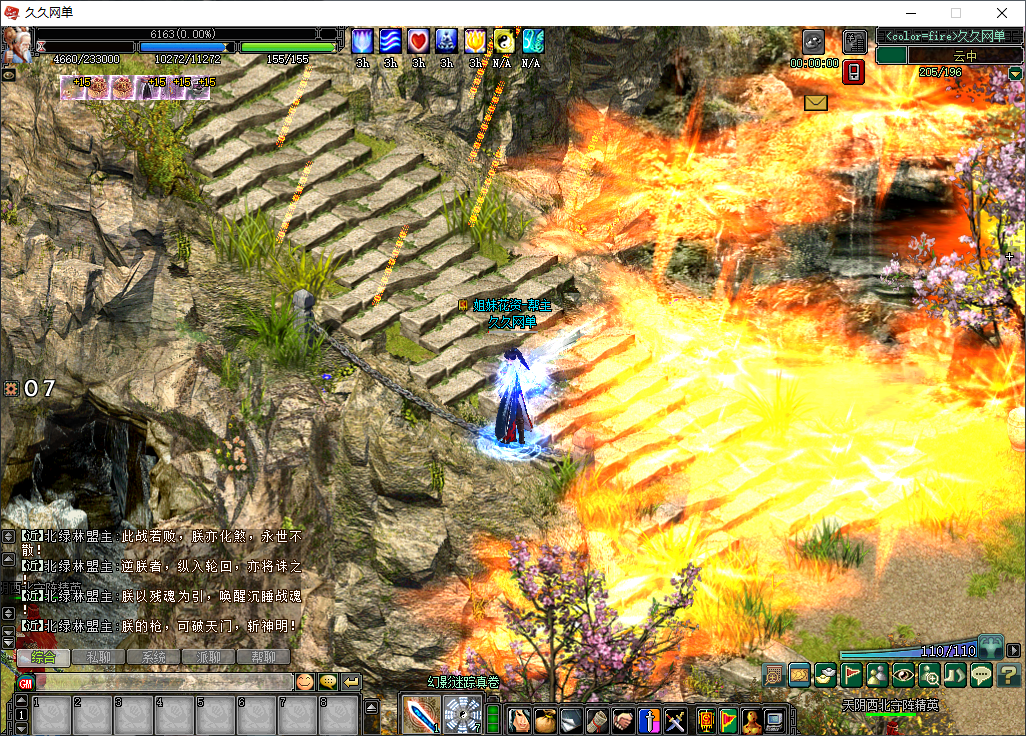Open the smiley emoji picker
The height and width of the screenshot is (736, 1026).
304,682
